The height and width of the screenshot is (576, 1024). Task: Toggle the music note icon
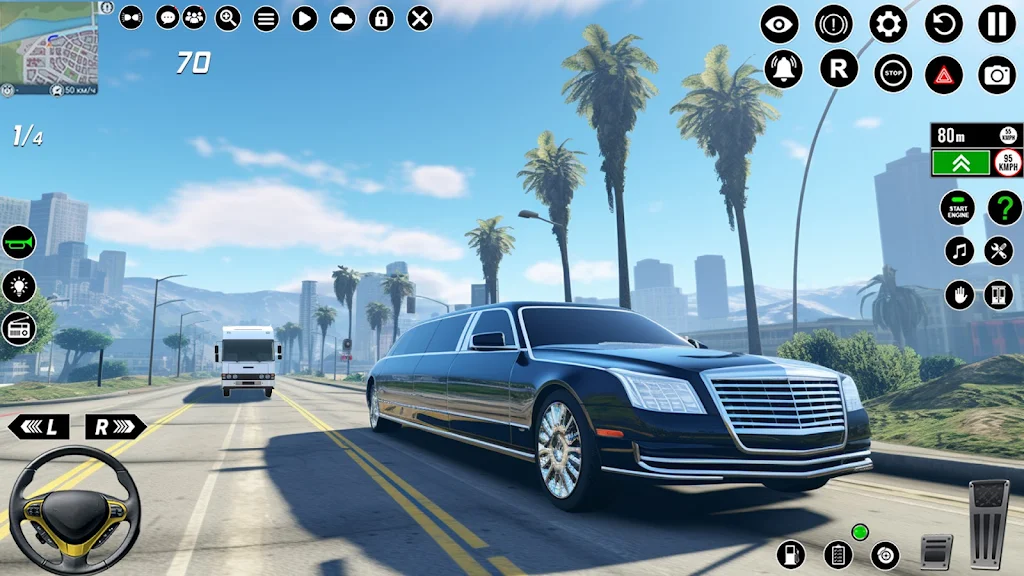(x=959, y=251)
